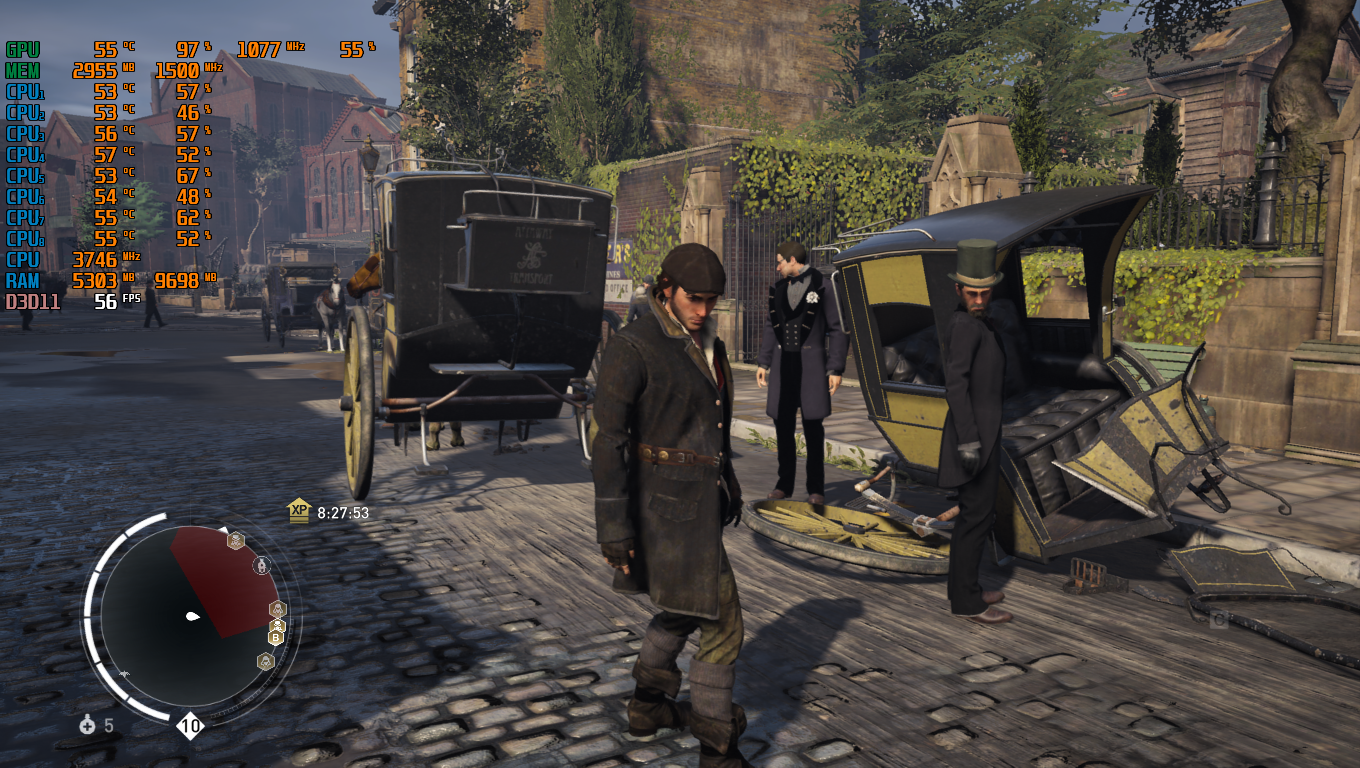Screen dimensions: 1360x768
Task: Click the white player arrow on minimap
Action: (192, 616)
